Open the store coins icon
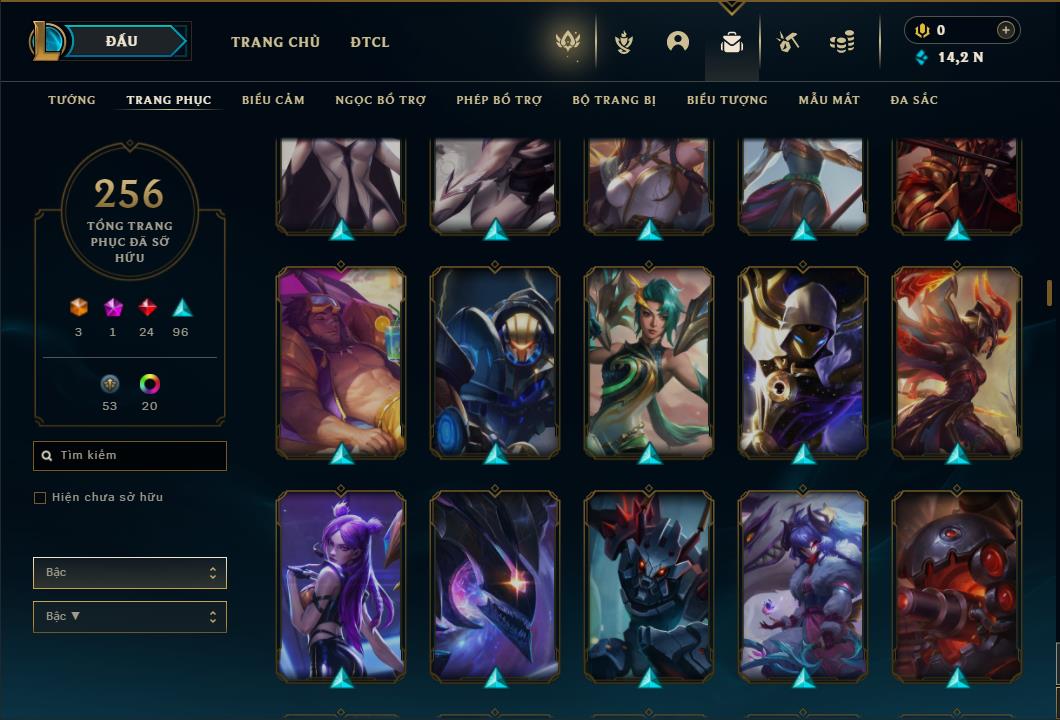1060x720 pixels. (x=842, y=42)
